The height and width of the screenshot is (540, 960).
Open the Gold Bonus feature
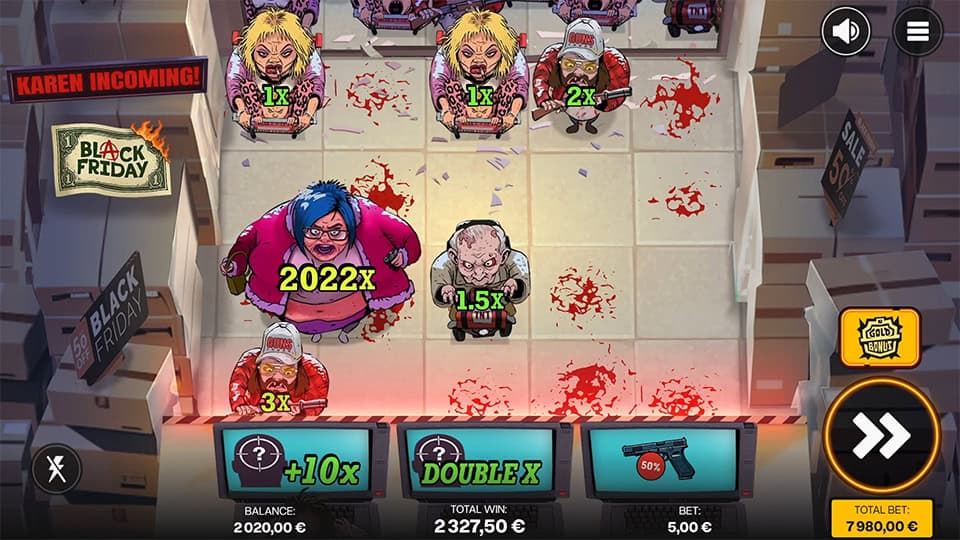click(880, 338)
